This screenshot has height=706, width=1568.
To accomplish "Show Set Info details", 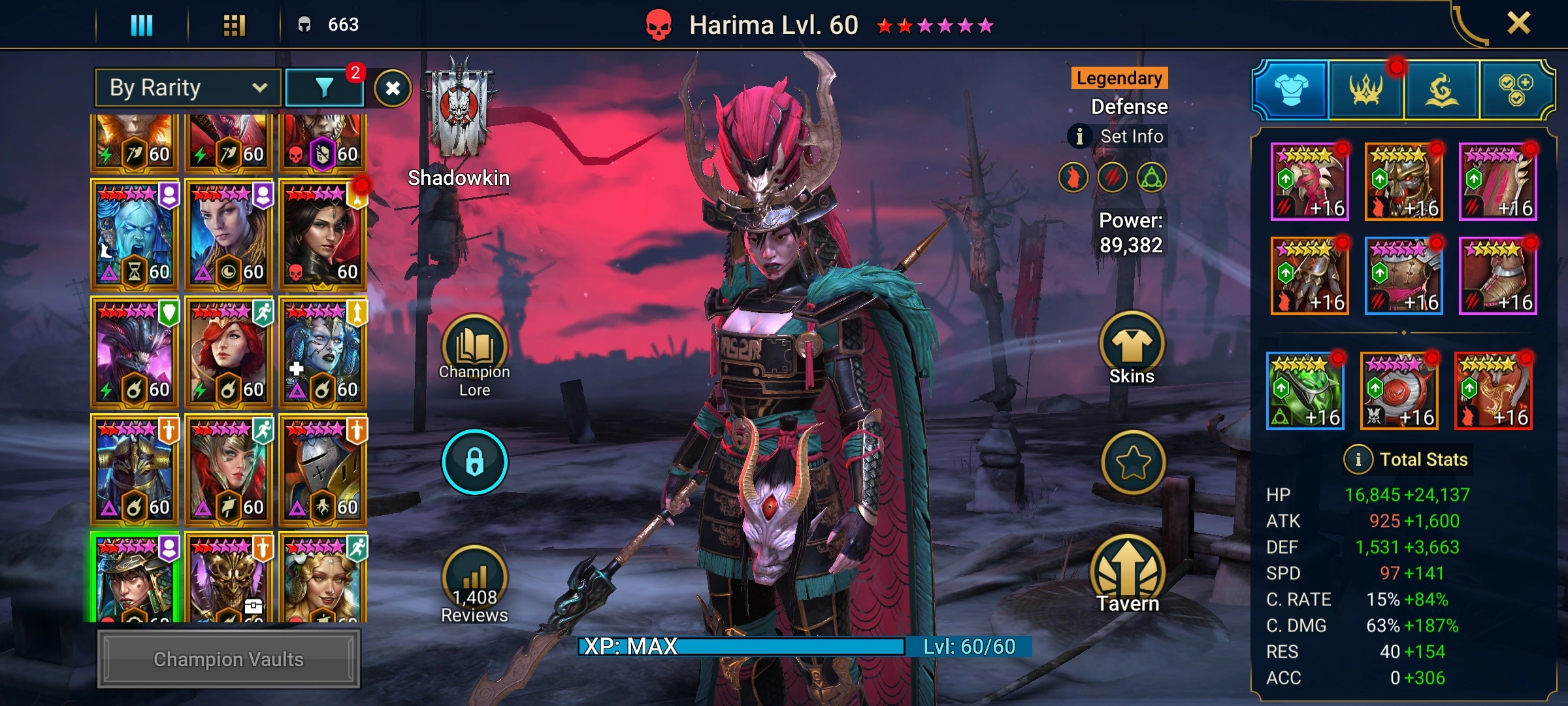I will coord(1119,136).
